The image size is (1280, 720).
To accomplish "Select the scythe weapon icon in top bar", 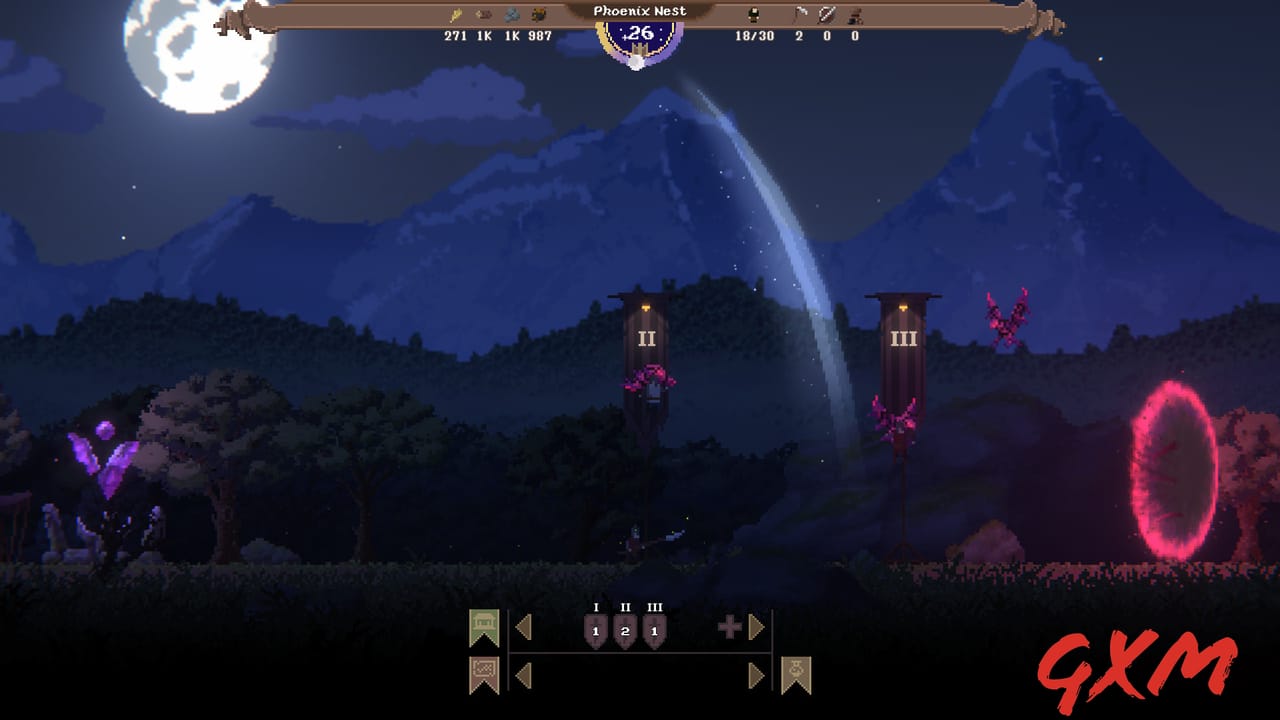I will pyautogui.click(x=803, y=13).
